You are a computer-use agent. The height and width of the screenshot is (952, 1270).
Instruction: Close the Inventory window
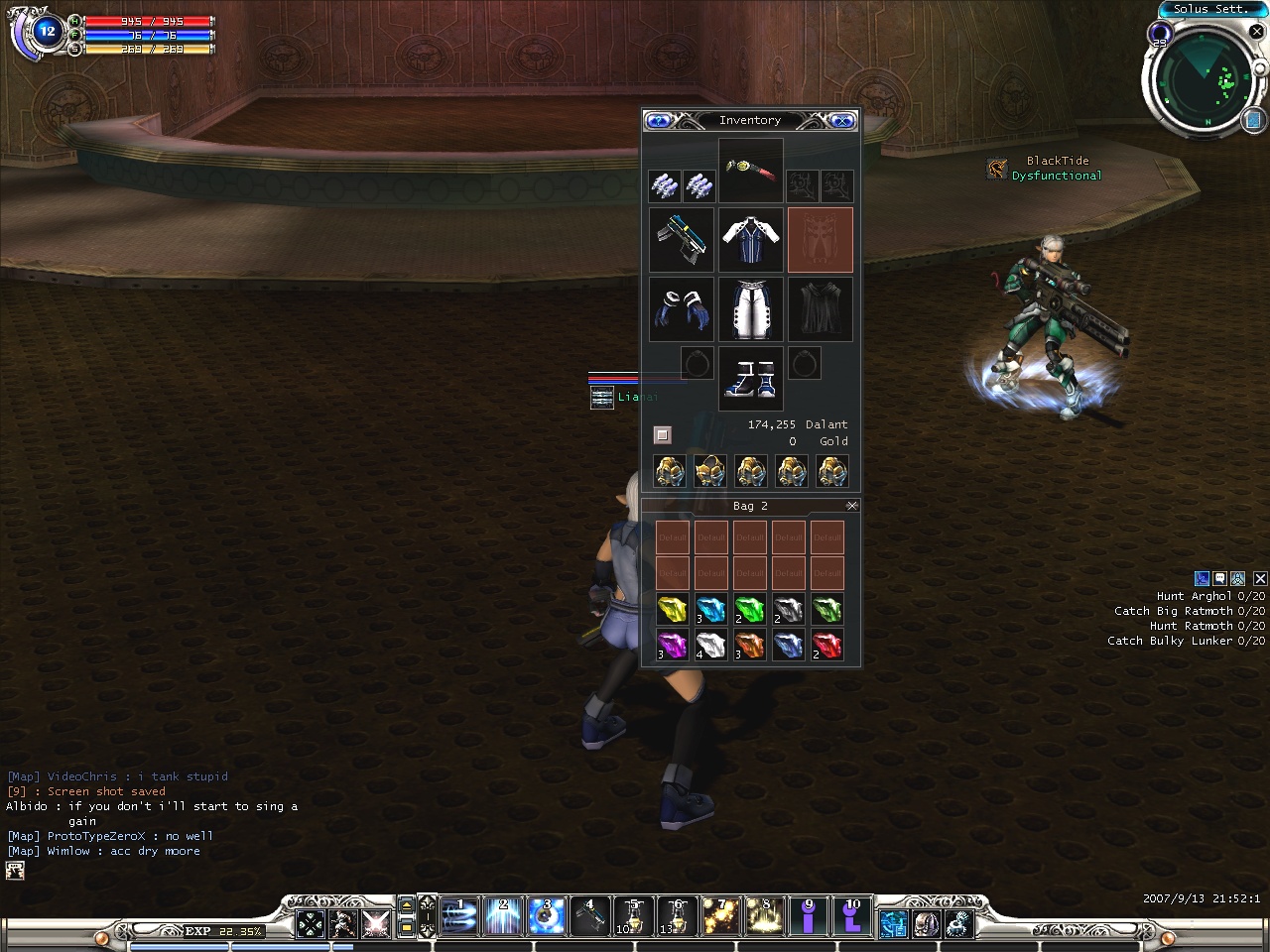pyautogui.click(x=842, y=121)
